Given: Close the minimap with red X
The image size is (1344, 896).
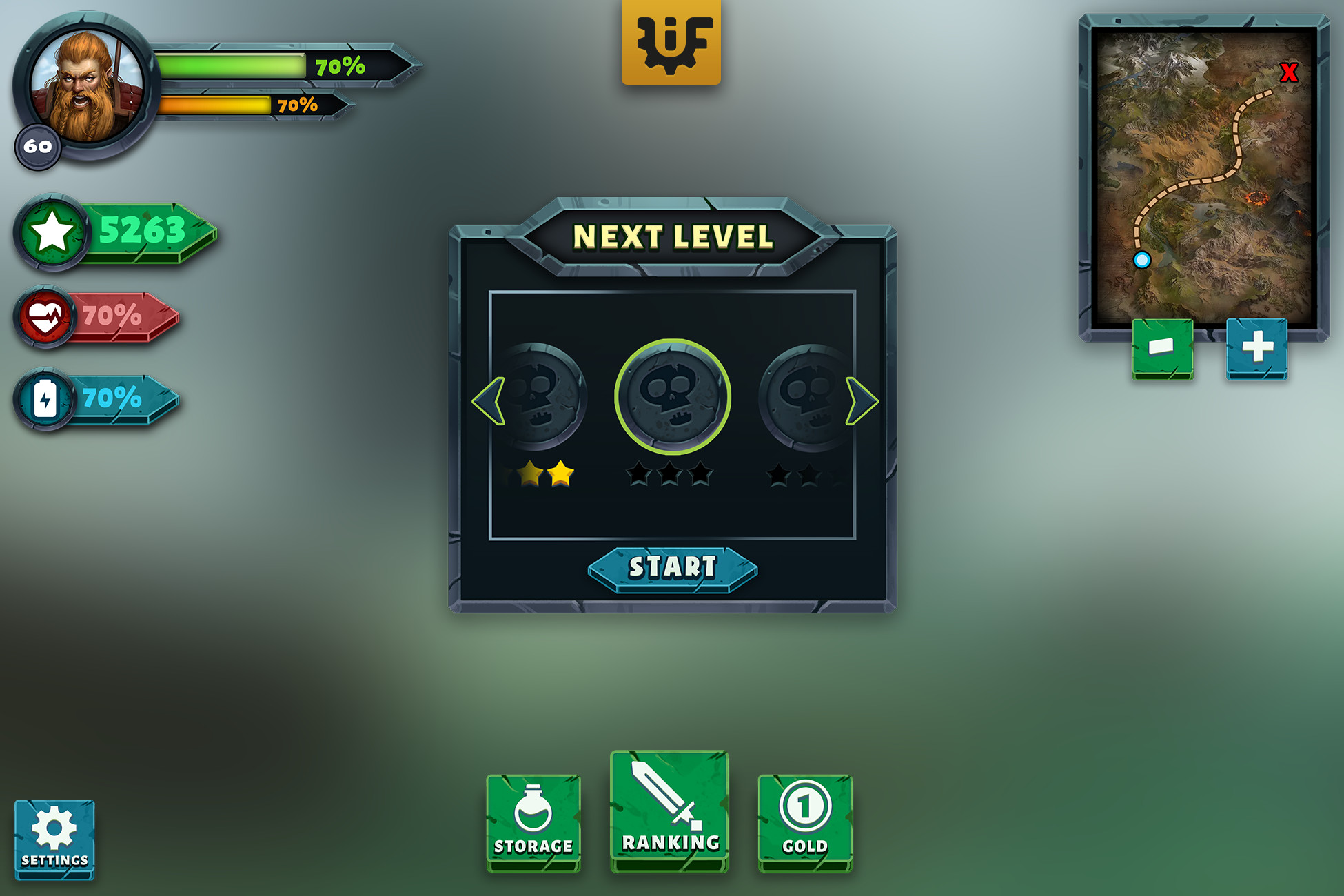Looking at the screenshot, I should pyautogui.click(x=1288, y=74).
